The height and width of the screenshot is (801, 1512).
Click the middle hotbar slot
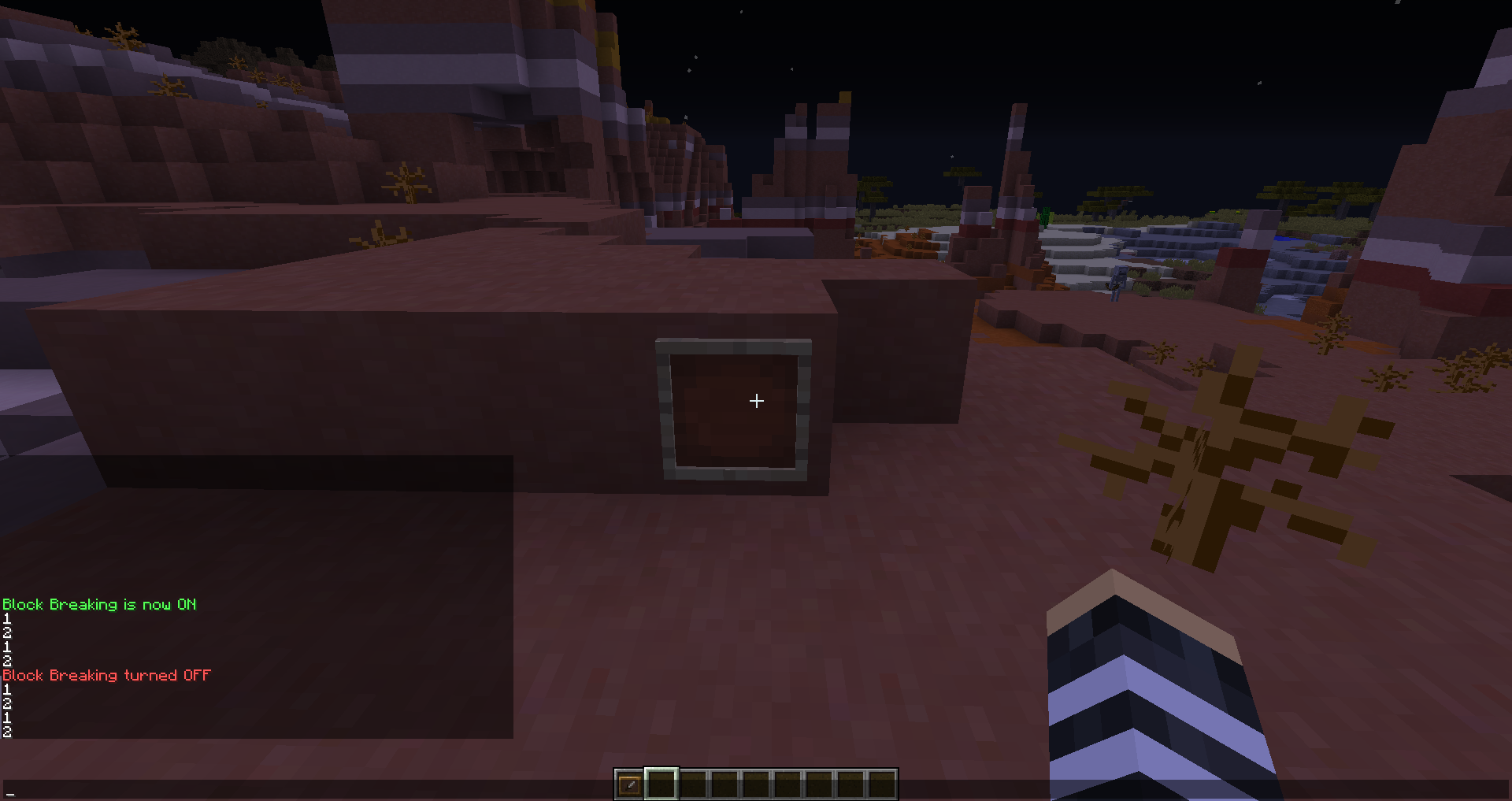(x=756, y=784)
